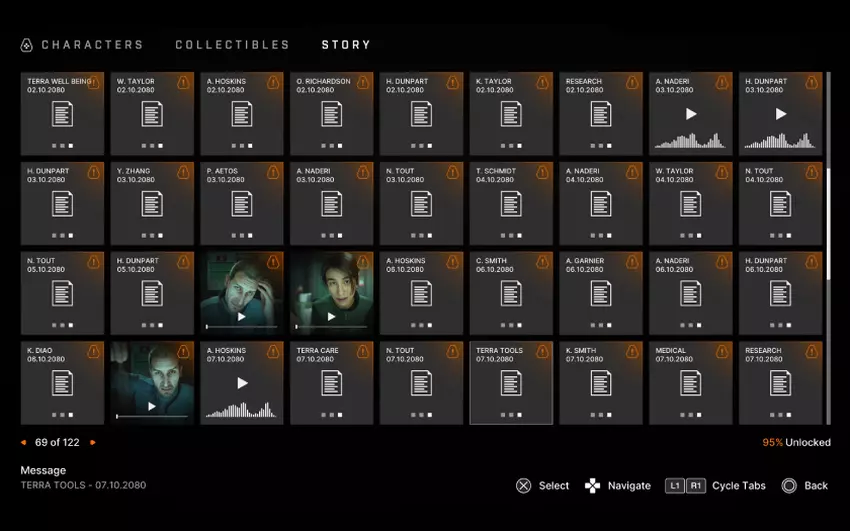This screenshot has width=850, height=531.
Task: Open Y. Zhang's message
Action: [x=152, y=204]
